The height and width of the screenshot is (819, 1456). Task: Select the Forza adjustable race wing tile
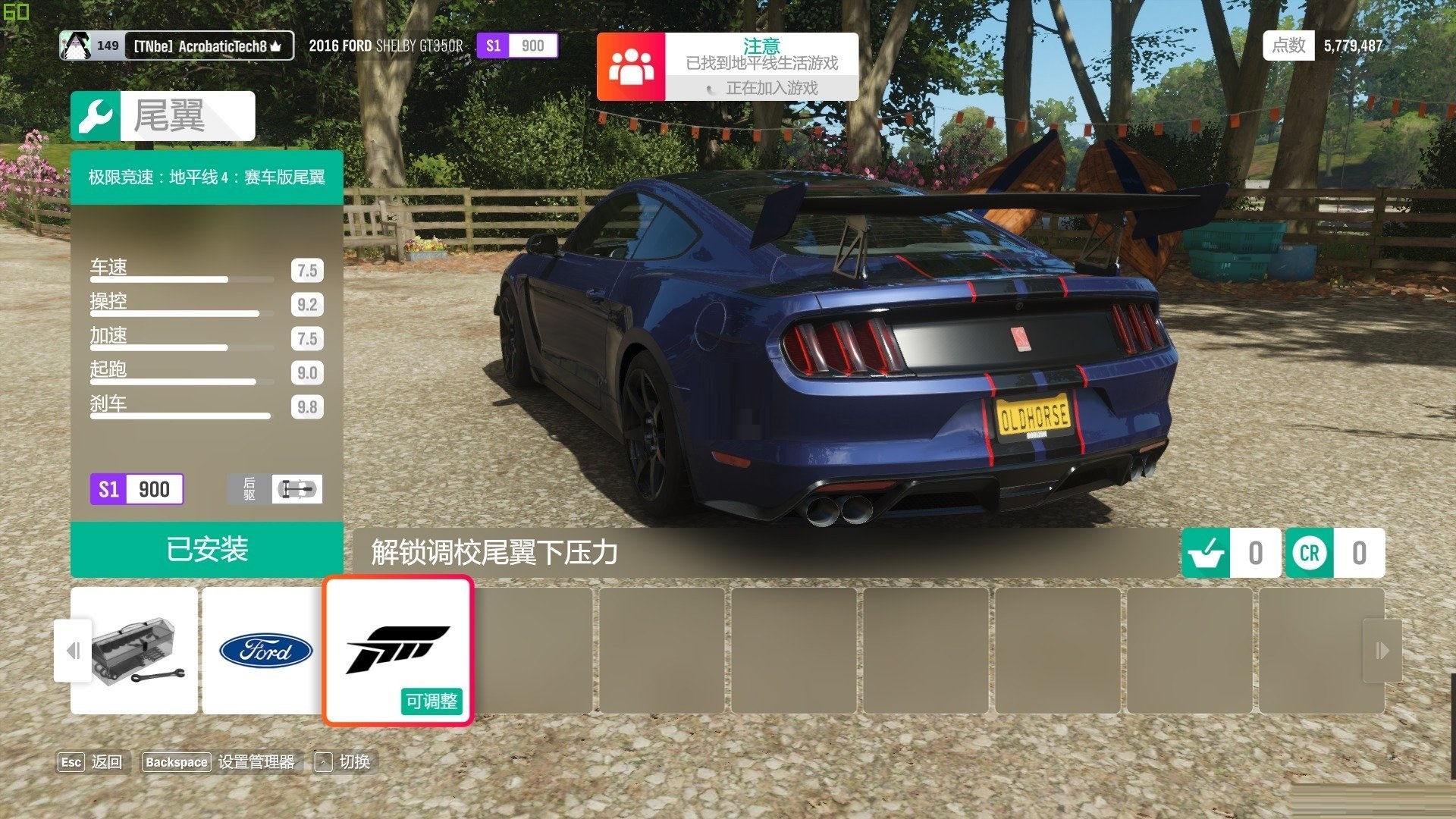click(x=398, y=651)
